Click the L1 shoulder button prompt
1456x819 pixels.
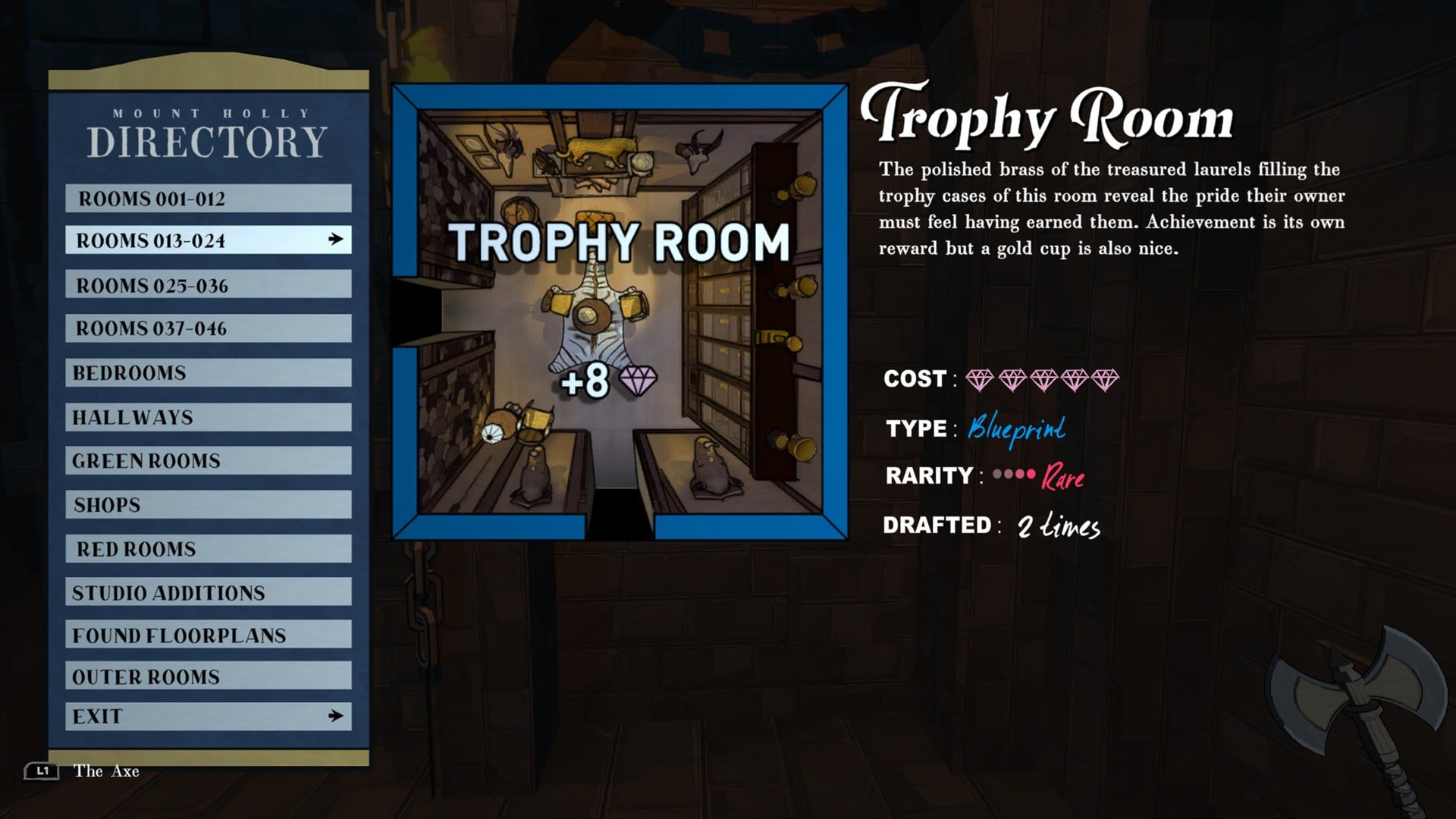[x=43, y=771]
